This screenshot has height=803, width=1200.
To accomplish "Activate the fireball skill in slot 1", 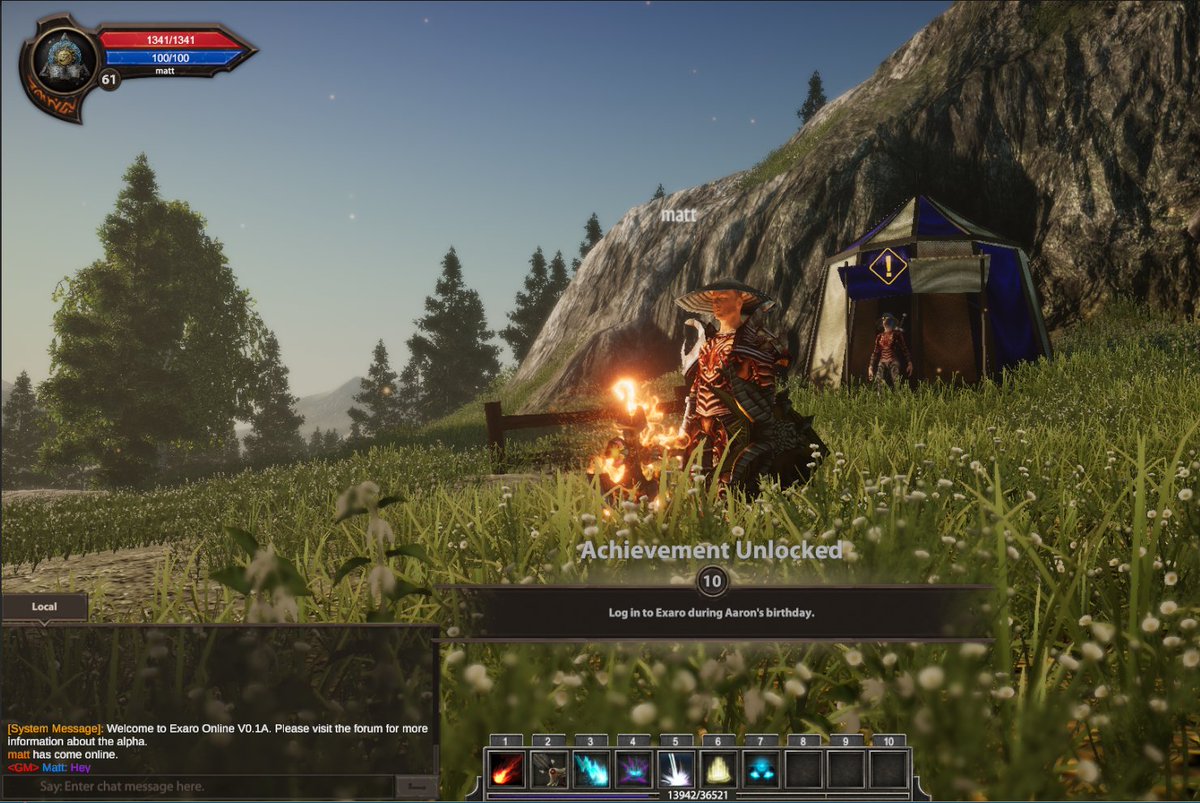I will click(x=506, y=769).
